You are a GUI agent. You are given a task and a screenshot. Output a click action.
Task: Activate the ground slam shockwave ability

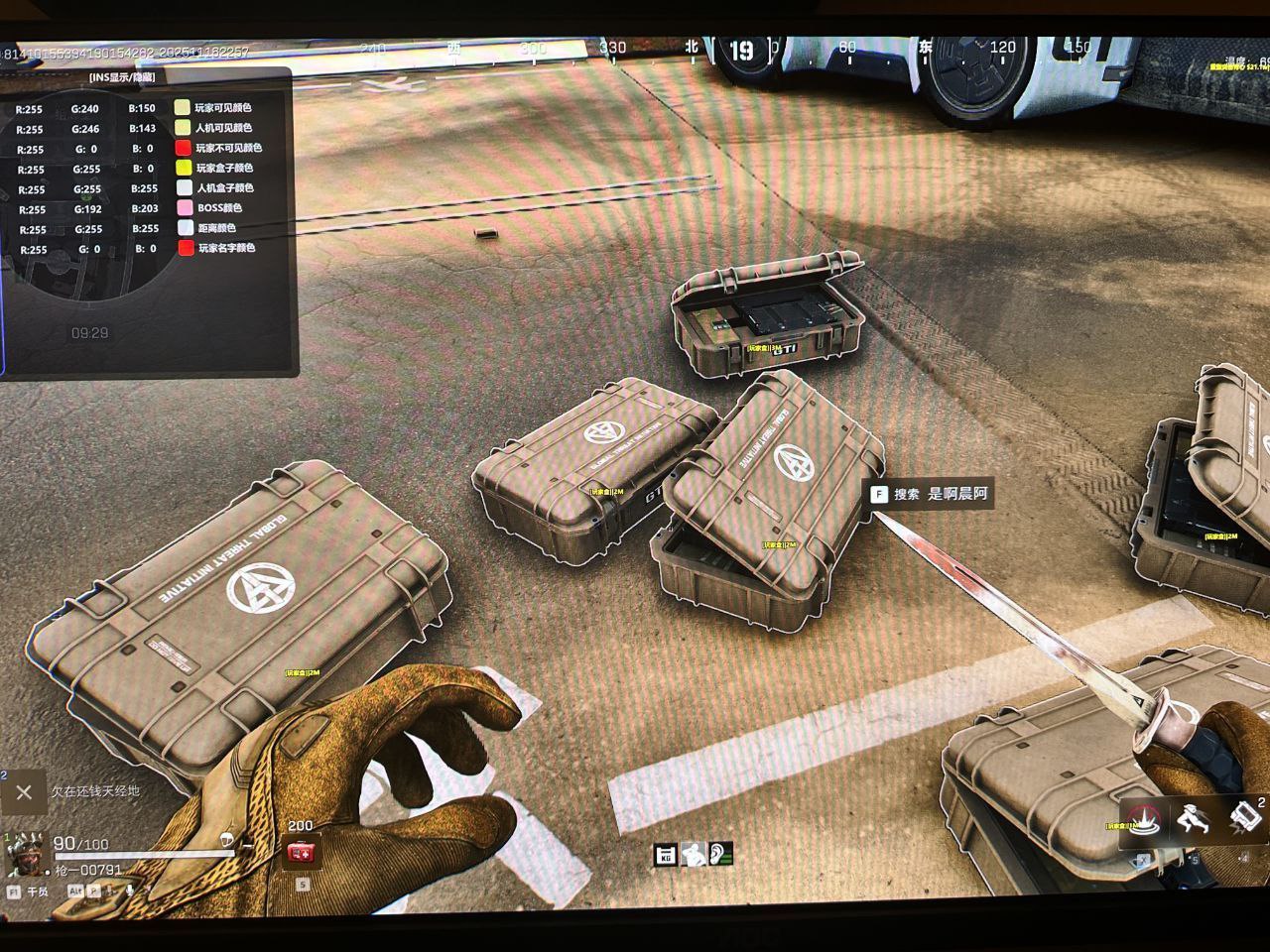pyautogui.click(x=1144, y=820)
